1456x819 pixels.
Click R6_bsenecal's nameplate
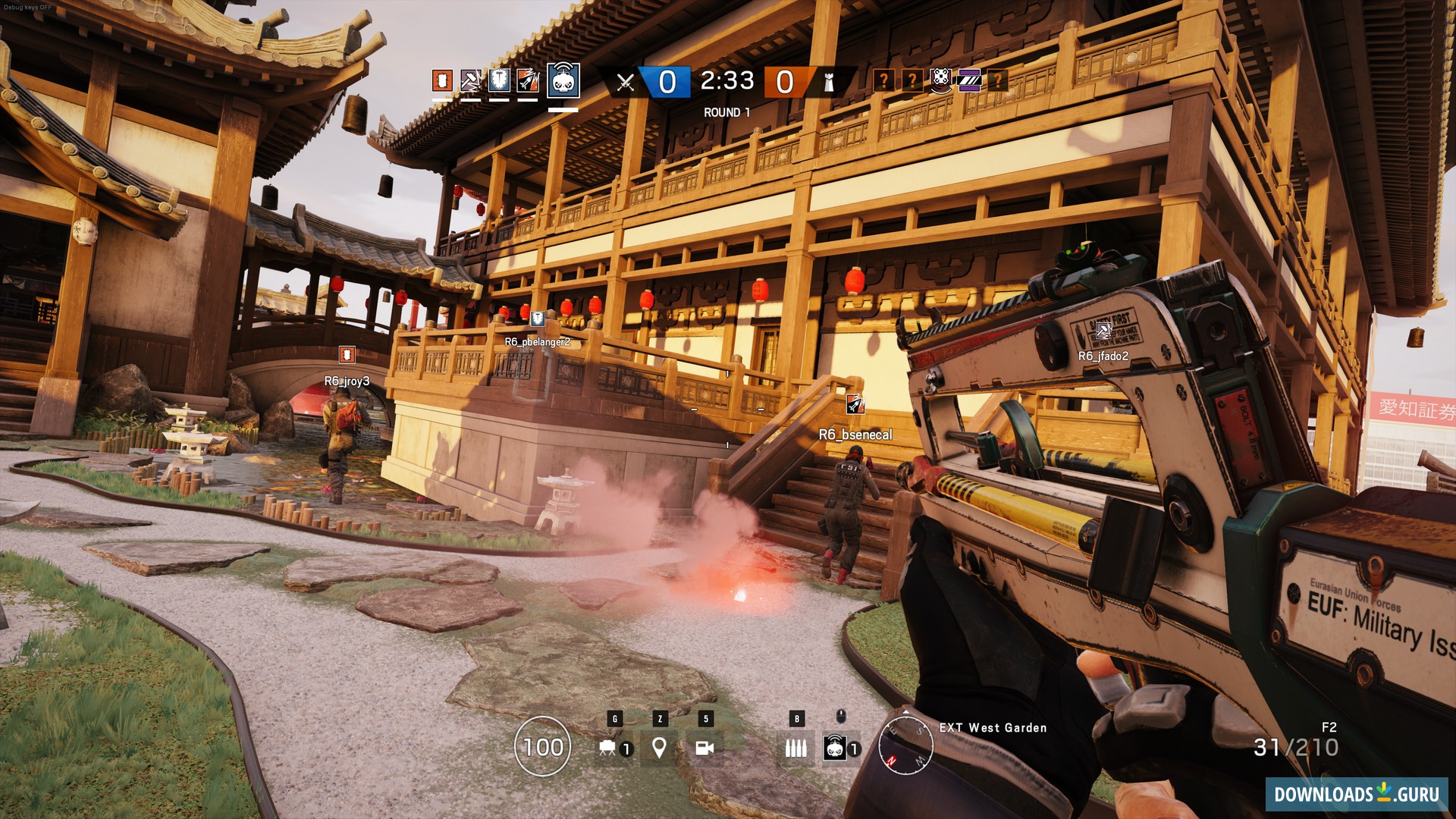pos(857,435)
